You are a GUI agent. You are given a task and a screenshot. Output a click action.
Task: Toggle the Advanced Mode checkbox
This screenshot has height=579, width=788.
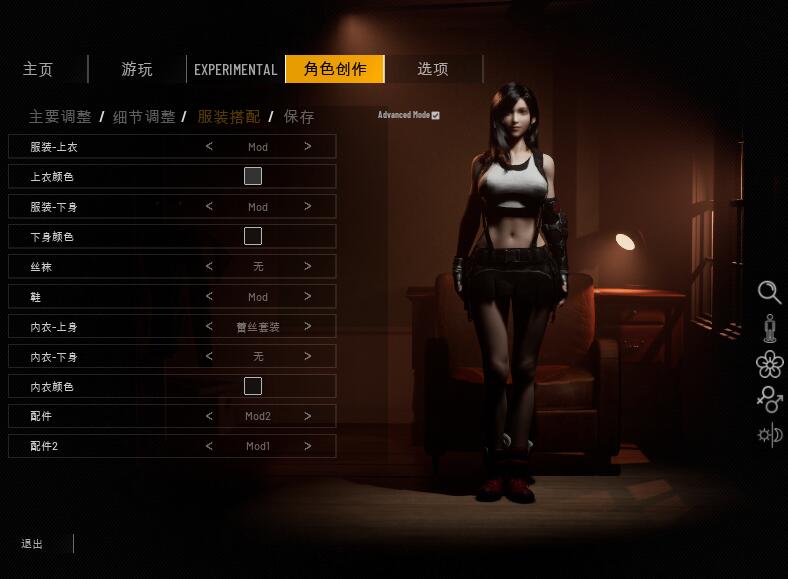(435, 115)
